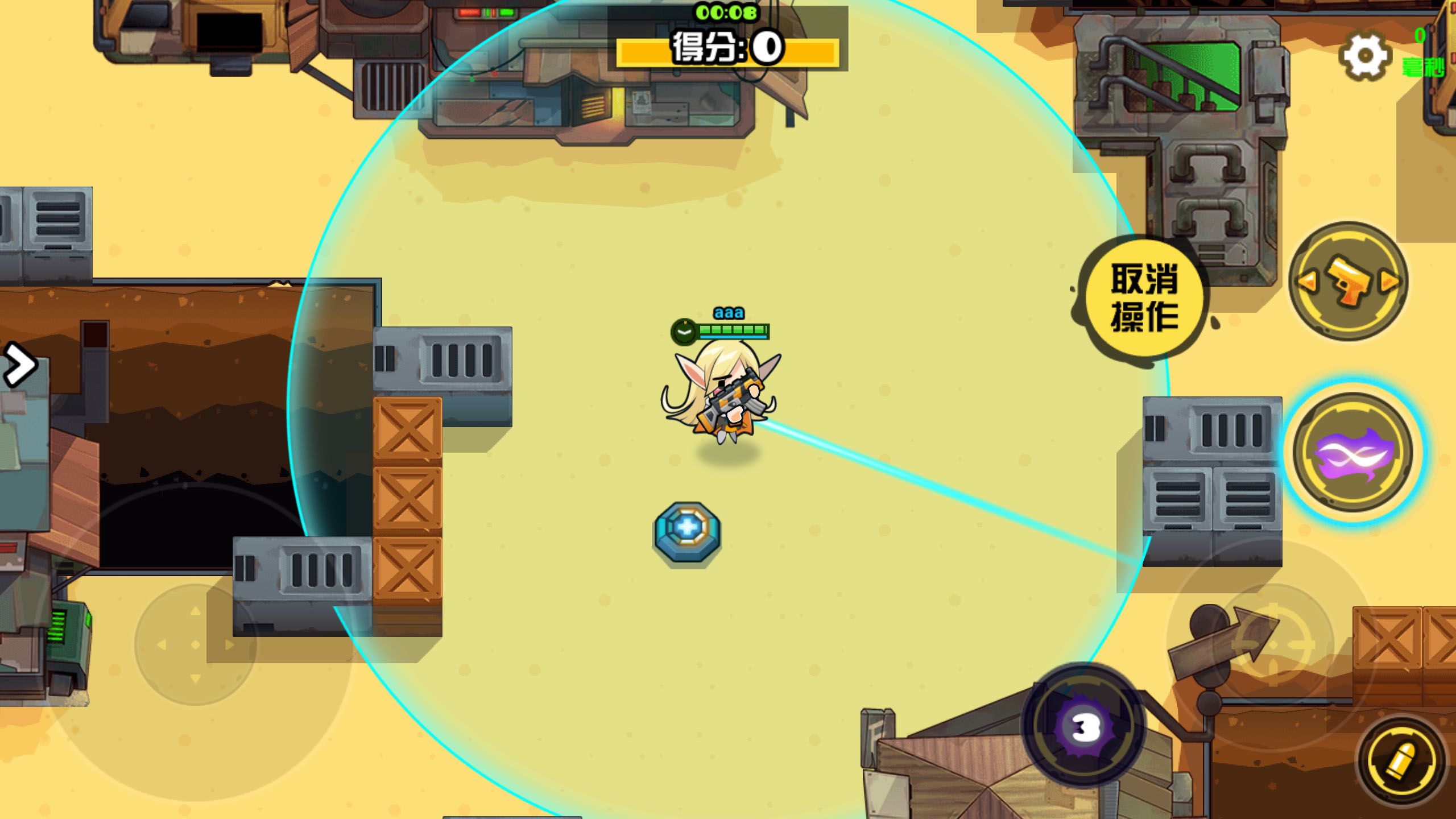This screenshot has height=819, width=1456.
Task: Use the dark purple skill showing 3
Action: [1085, 726]
